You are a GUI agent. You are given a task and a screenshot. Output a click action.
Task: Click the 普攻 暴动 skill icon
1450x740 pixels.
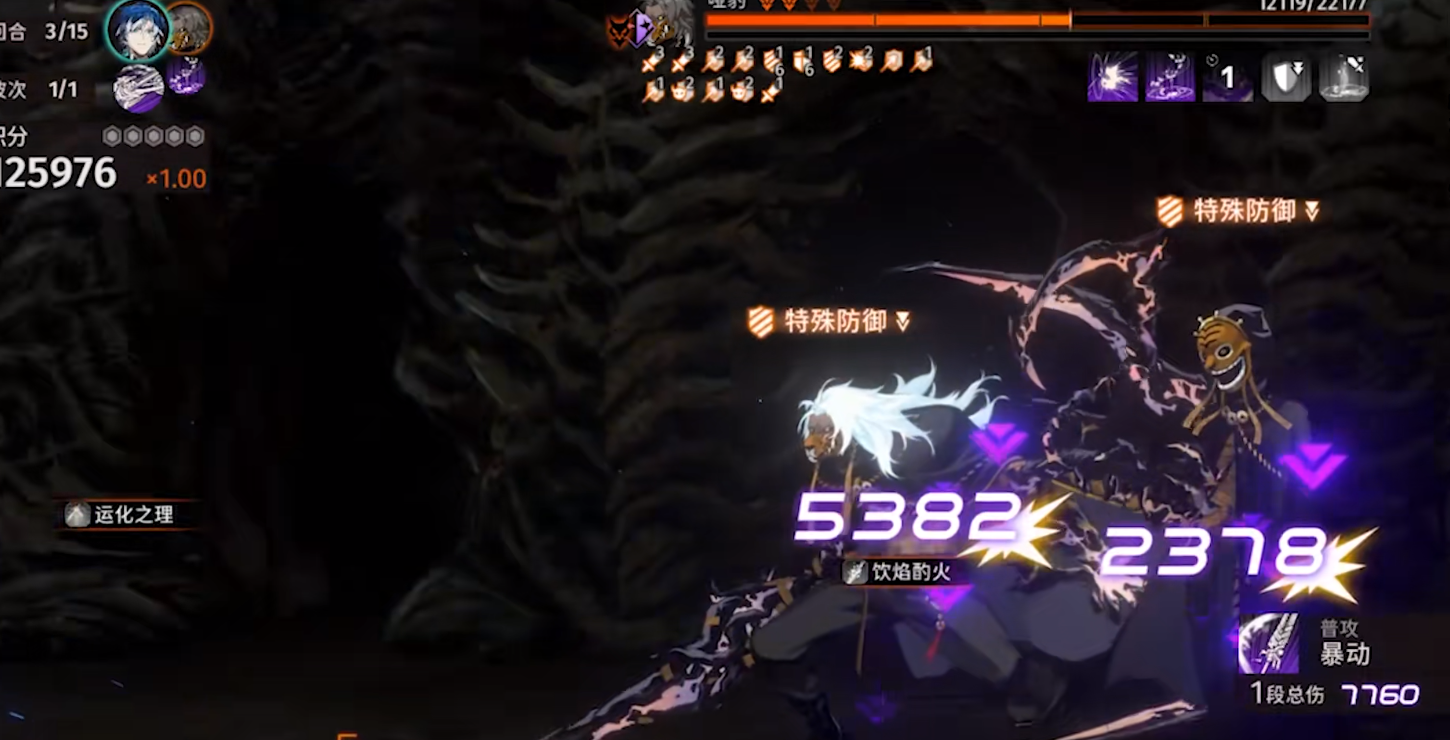tap(1268, 643)
